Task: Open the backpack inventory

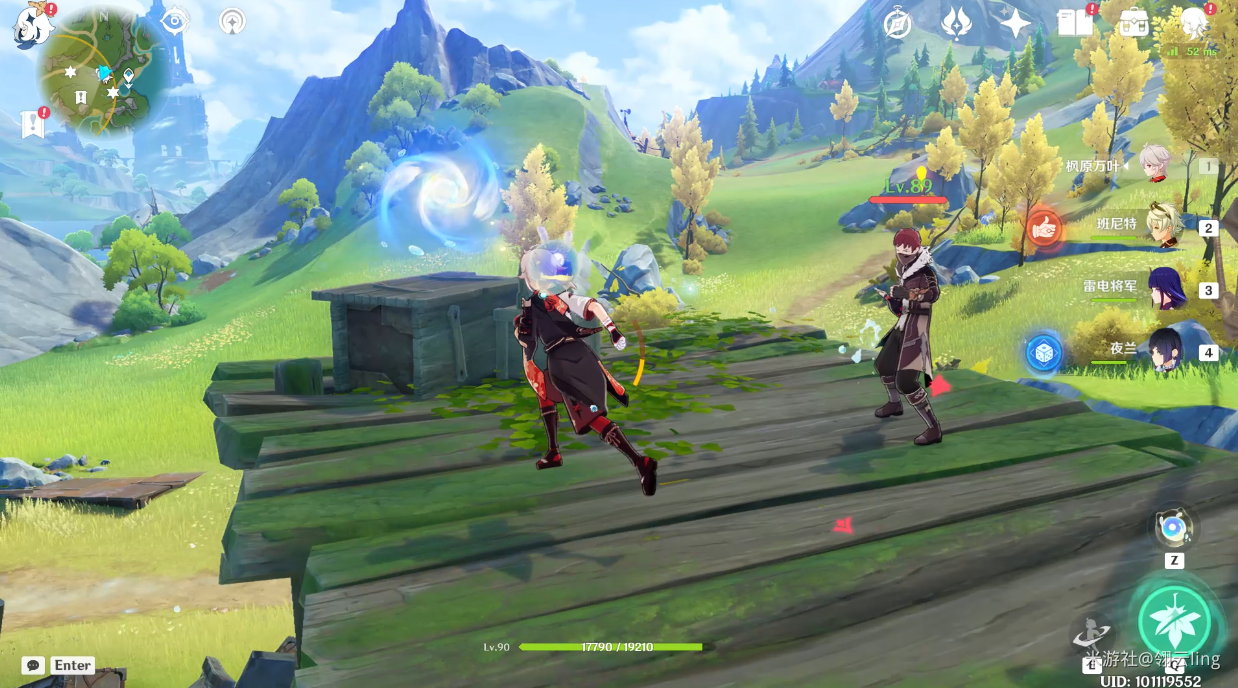Action: (1134, 23)
